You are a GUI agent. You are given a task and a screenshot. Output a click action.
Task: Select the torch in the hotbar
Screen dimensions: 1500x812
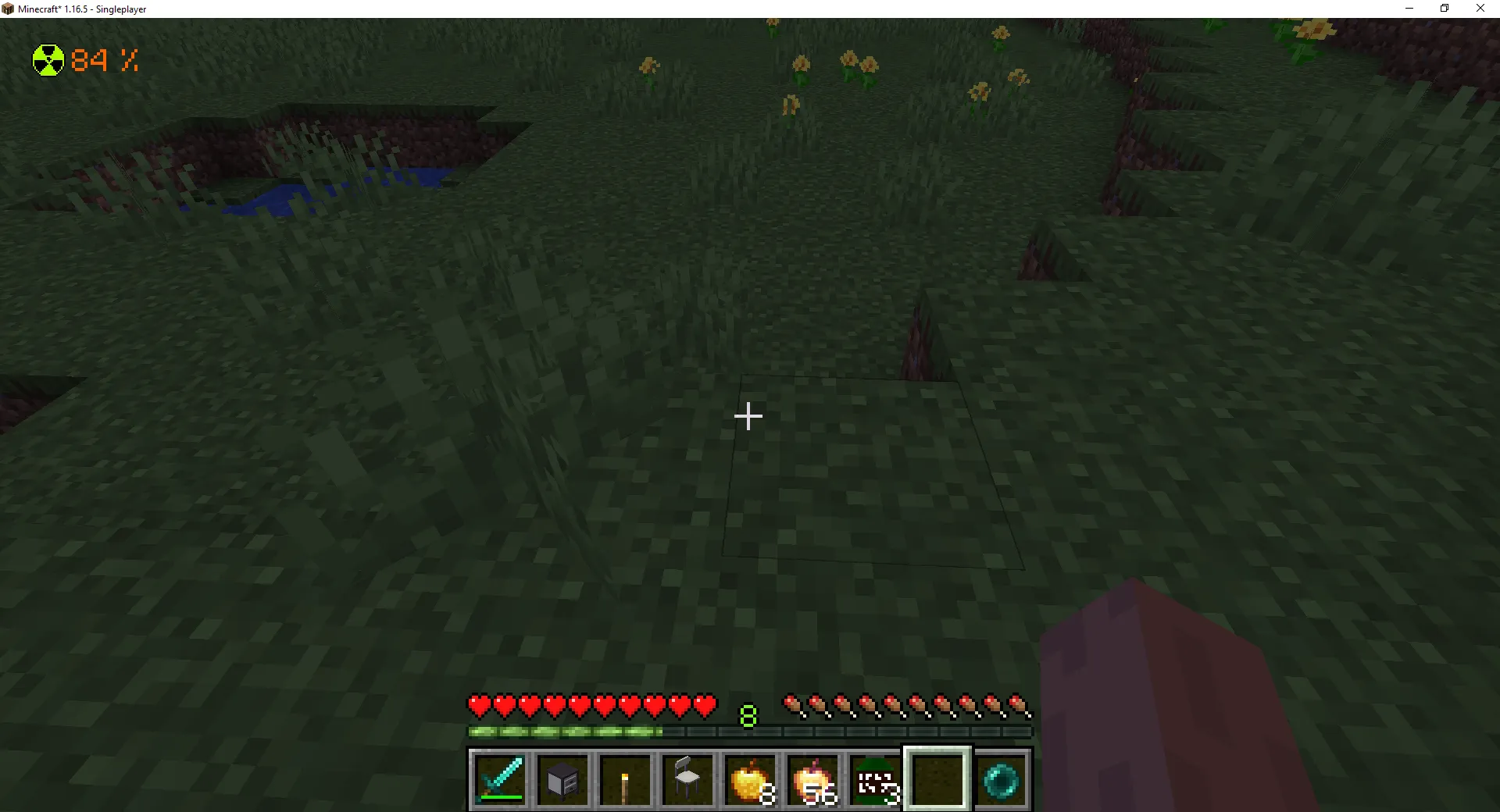coord(627,778)
